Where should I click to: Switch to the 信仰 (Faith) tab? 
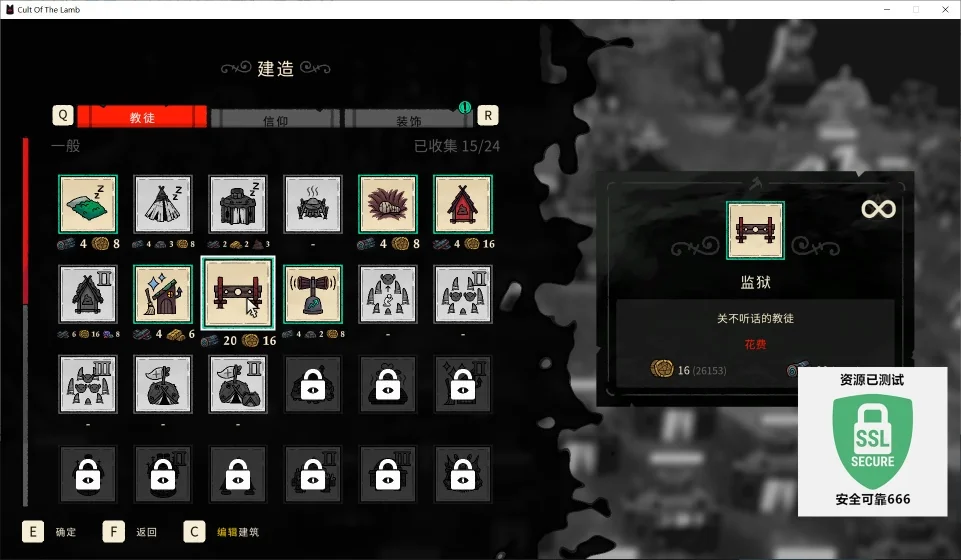point(275,118)
